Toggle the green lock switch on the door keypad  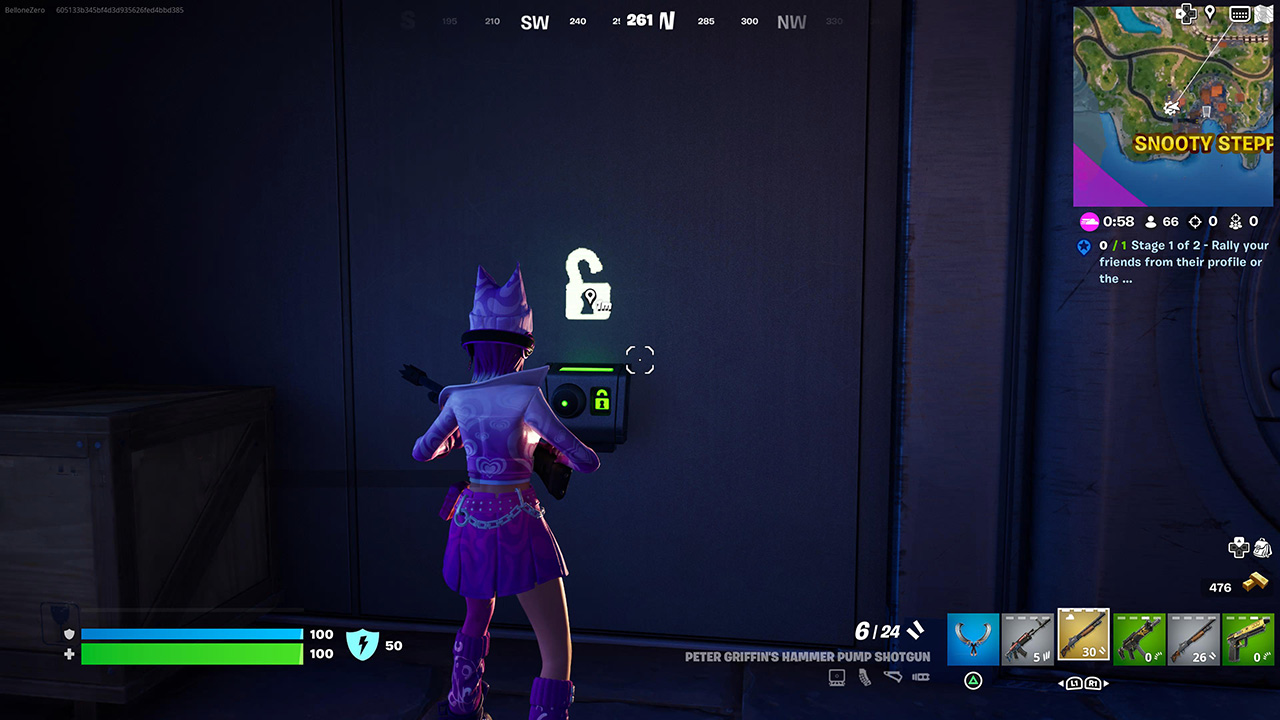[x=601, y=400]
